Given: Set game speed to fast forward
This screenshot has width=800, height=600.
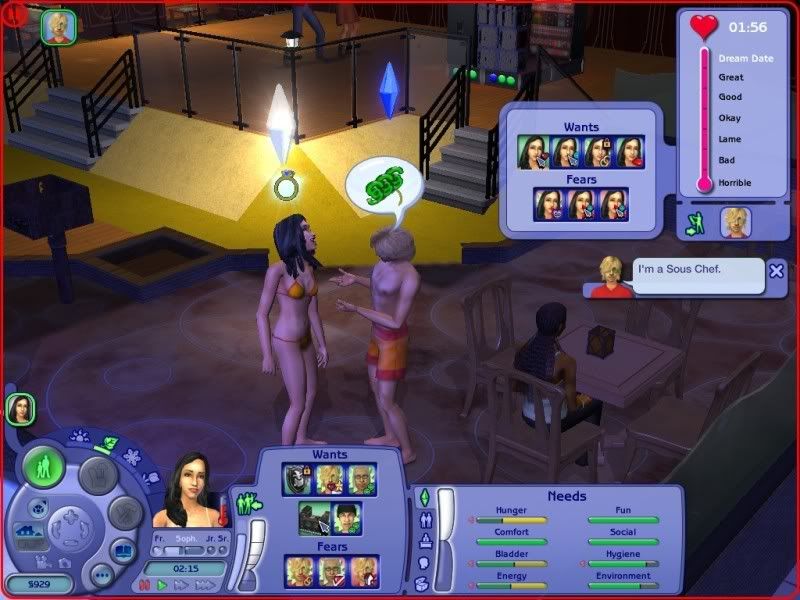Looking at the screenshot, I should coord(182,584).
